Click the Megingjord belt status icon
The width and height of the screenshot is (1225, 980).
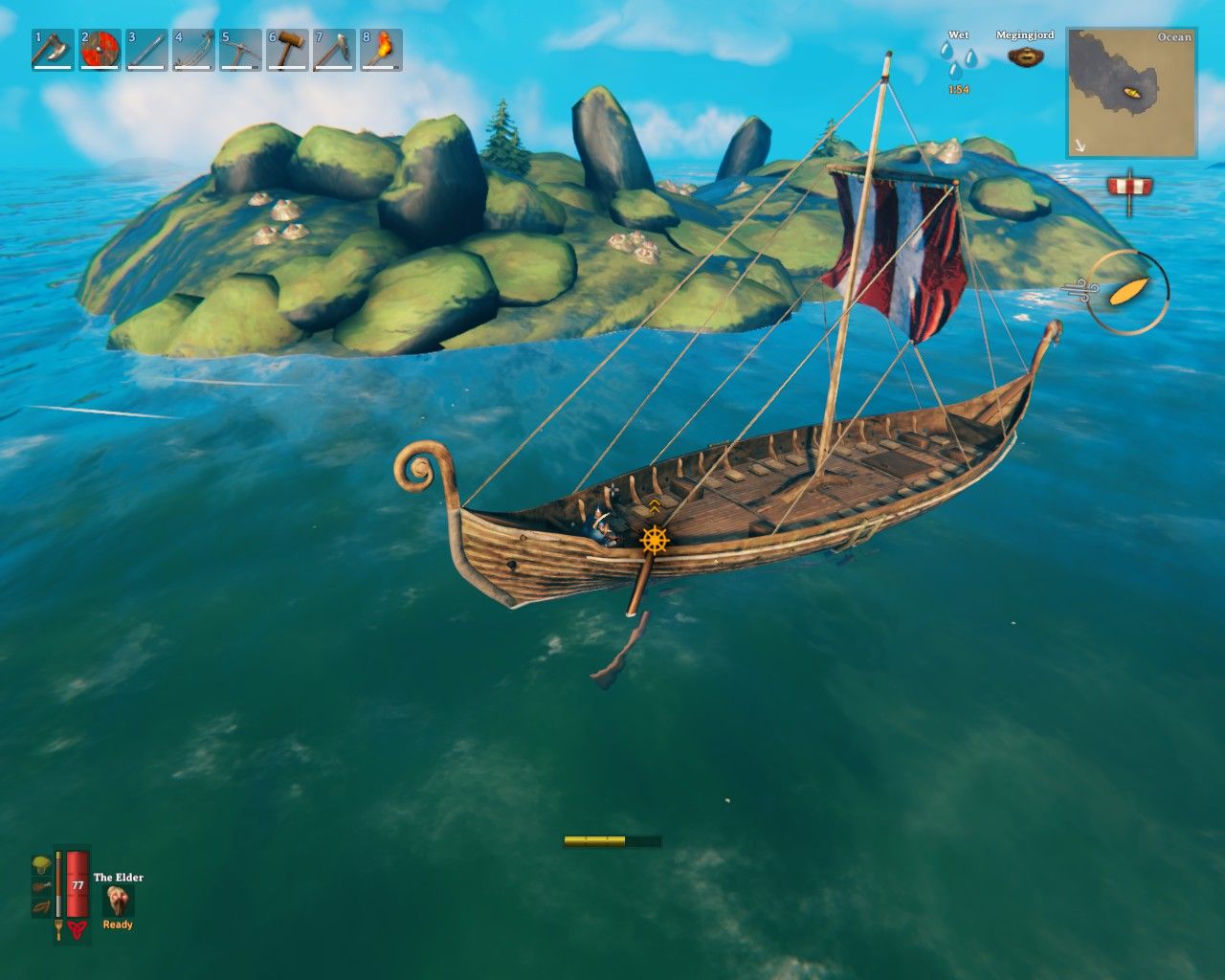click(x=1025, y=57)
